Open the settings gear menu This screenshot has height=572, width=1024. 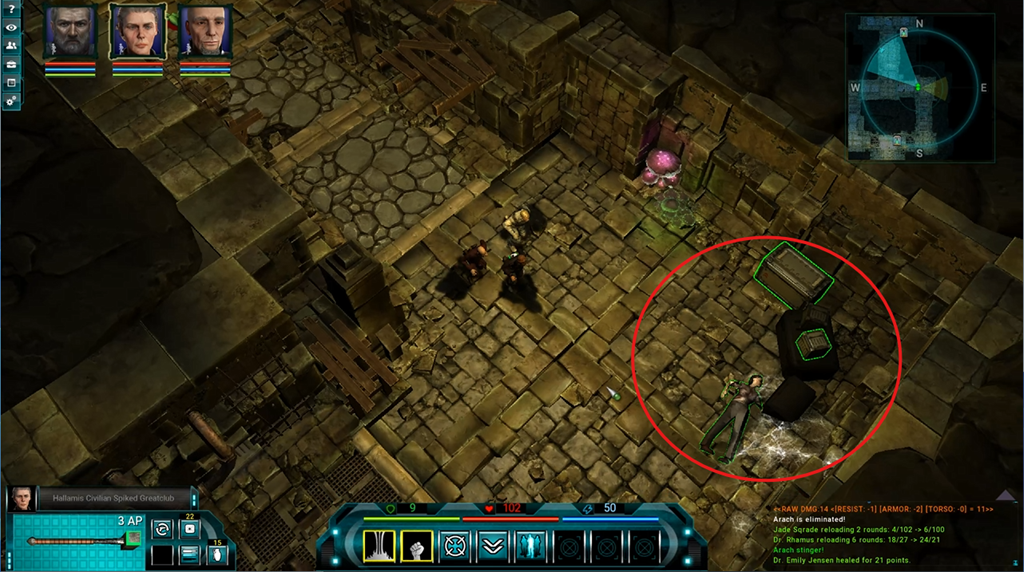(x=11, y=100)
